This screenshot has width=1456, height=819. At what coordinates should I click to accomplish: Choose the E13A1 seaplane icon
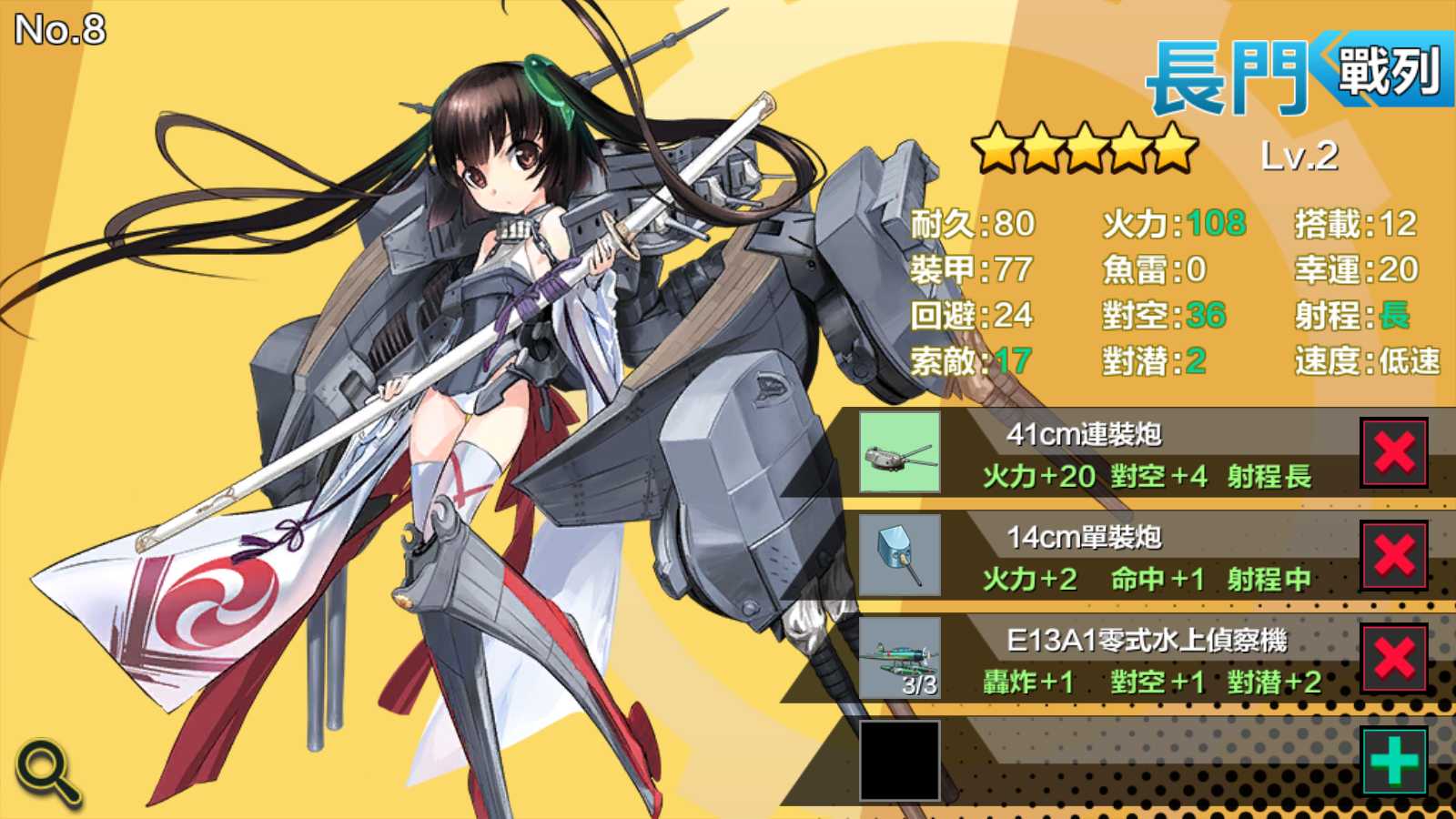[900, 658]
